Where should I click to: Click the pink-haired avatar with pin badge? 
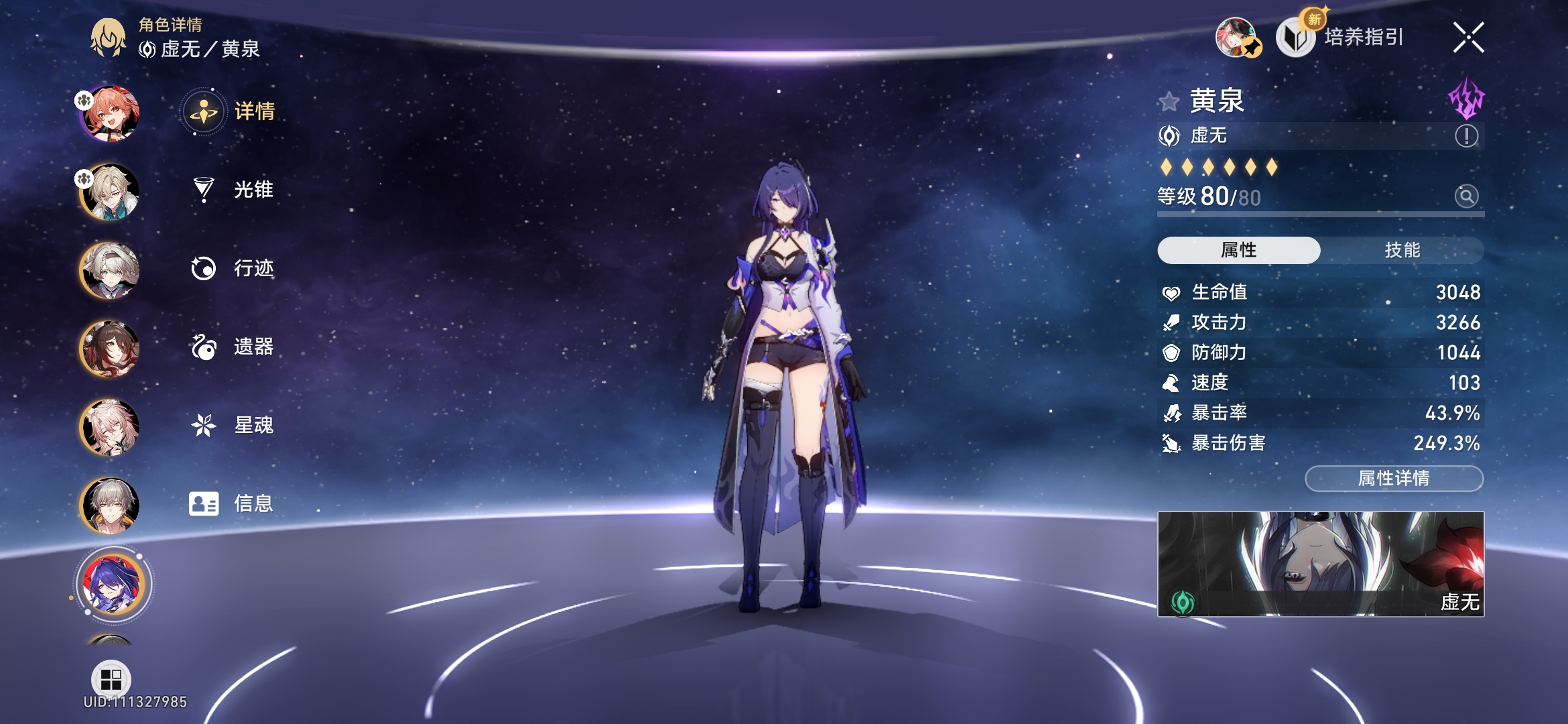tap(1237, 38)
